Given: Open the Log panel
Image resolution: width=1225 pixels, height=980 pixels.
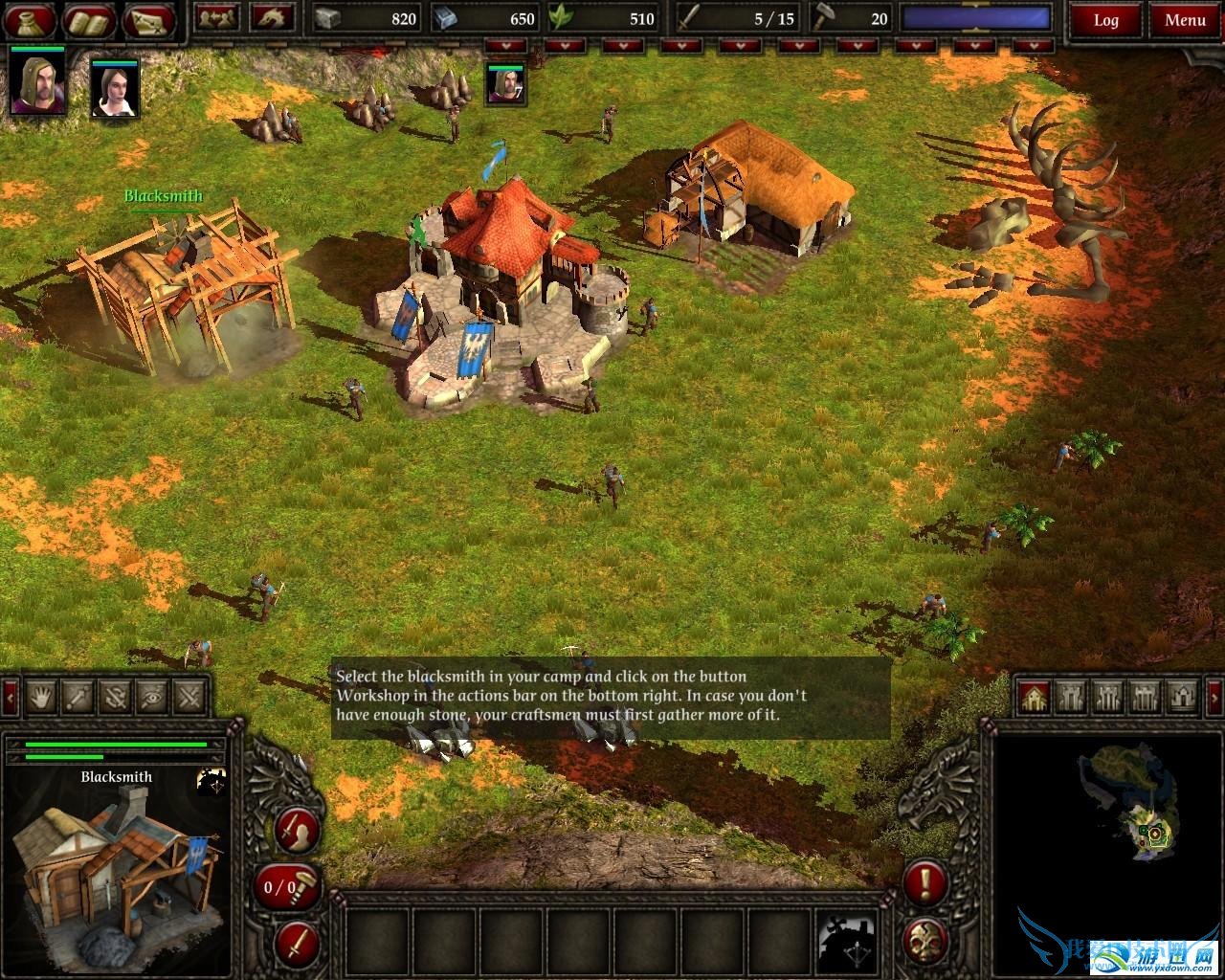Looking at the screenshot, I should point(1105,20).
